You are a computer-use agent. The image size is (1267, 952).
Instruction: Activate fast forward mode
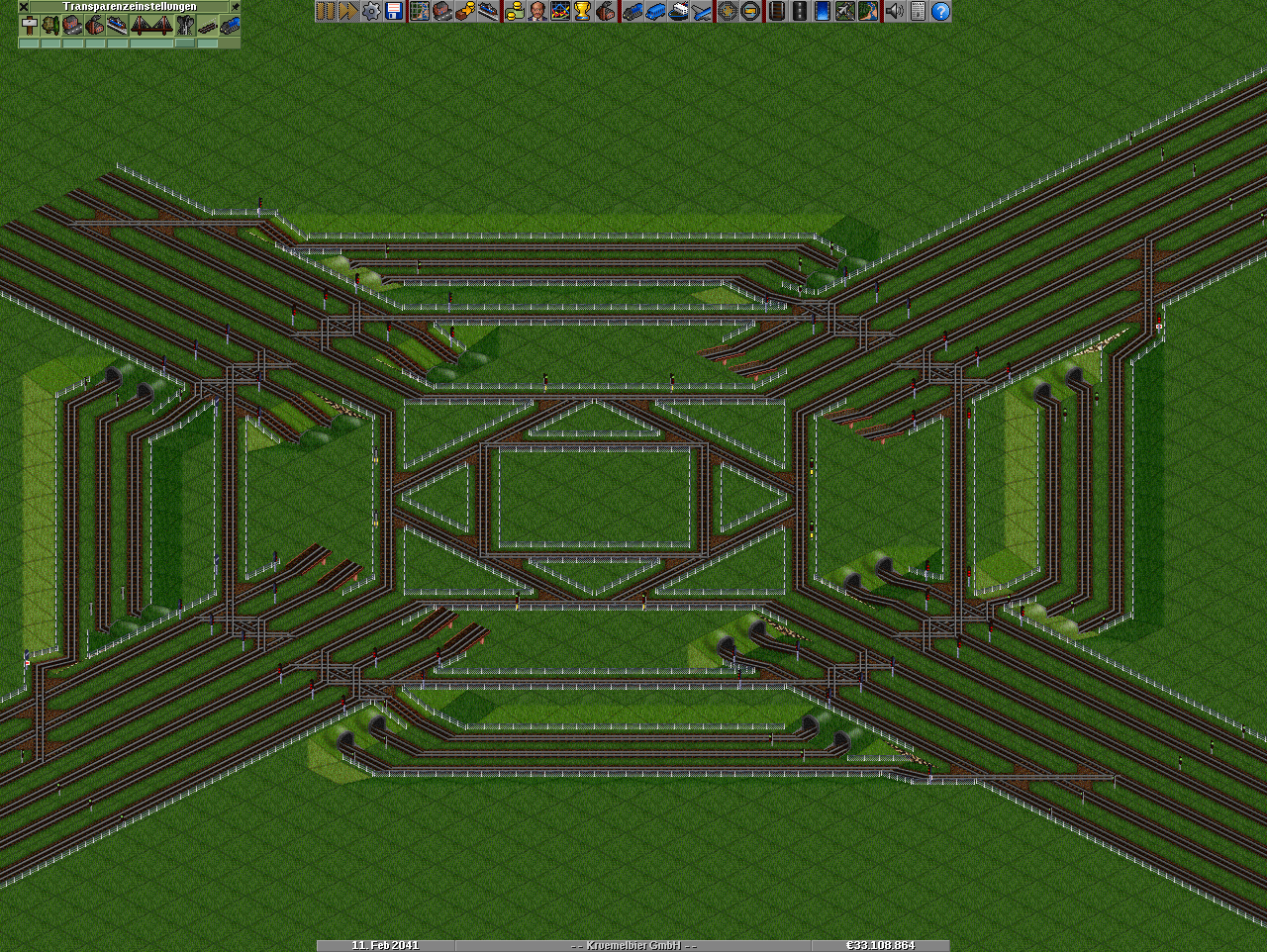pyautogui.click(x=347, y=11)
